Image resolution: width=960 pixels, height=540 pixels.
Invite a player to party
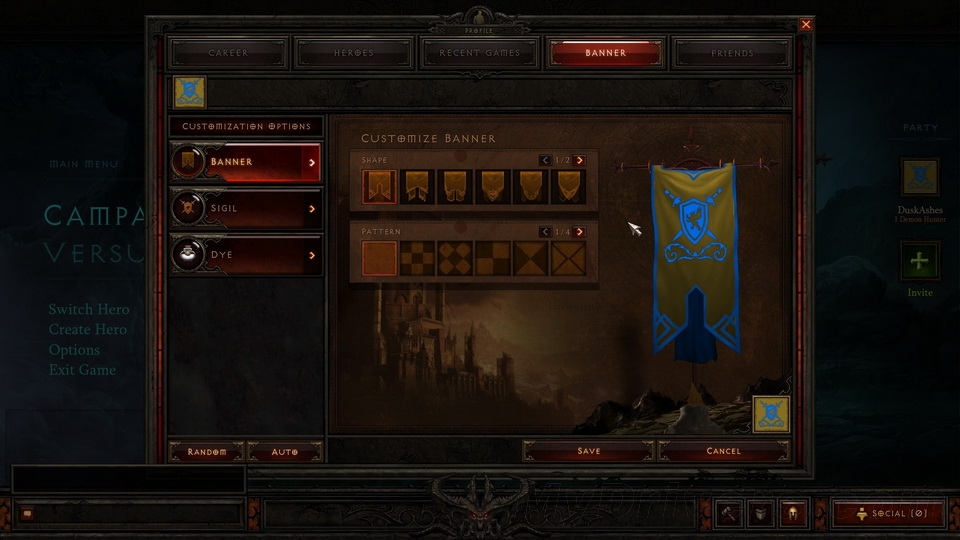[919, 263]
